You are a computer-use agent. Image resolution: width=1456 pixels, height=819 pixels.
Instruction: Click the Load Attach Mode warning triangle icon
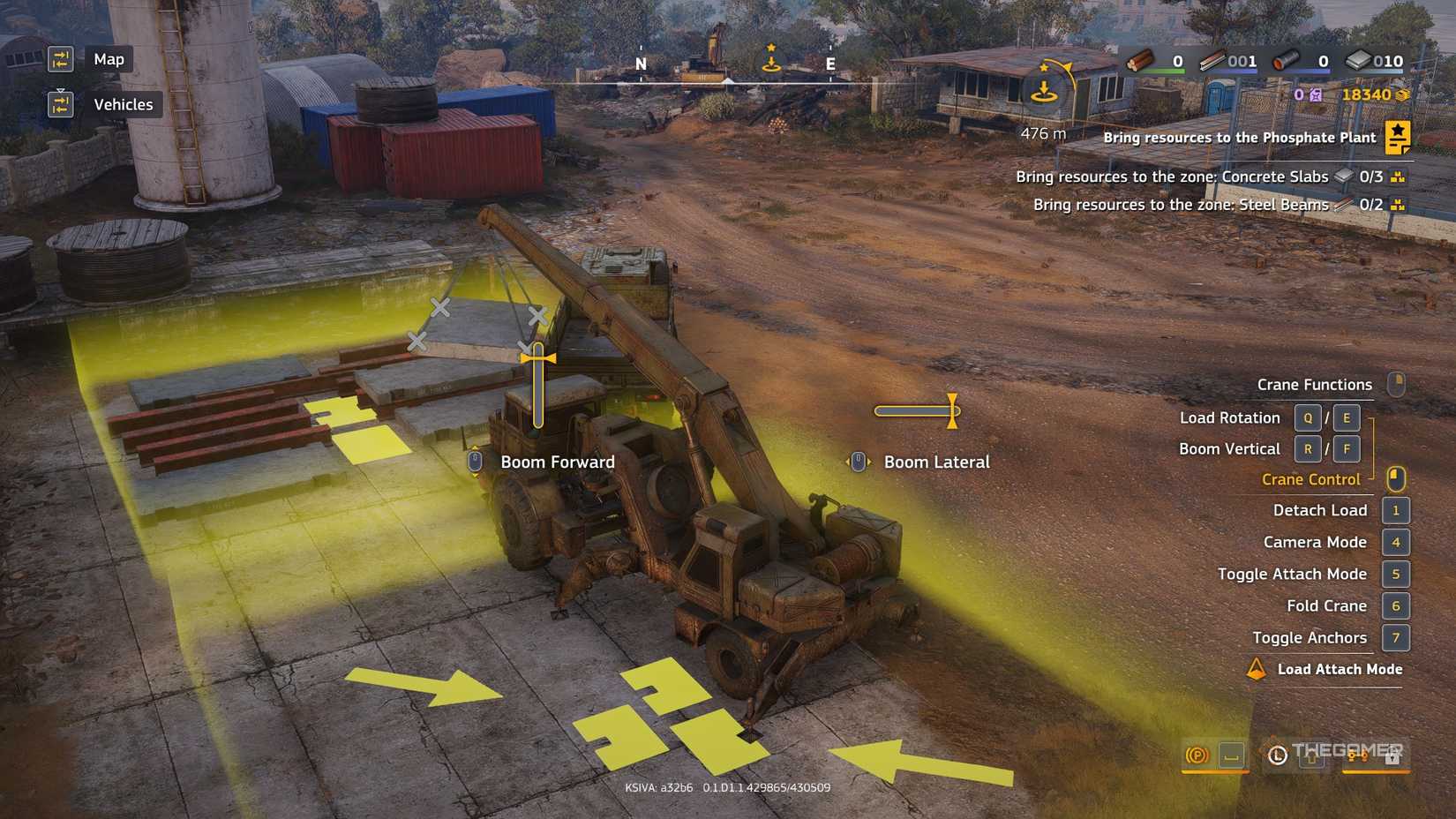(x=1257, y=669)
